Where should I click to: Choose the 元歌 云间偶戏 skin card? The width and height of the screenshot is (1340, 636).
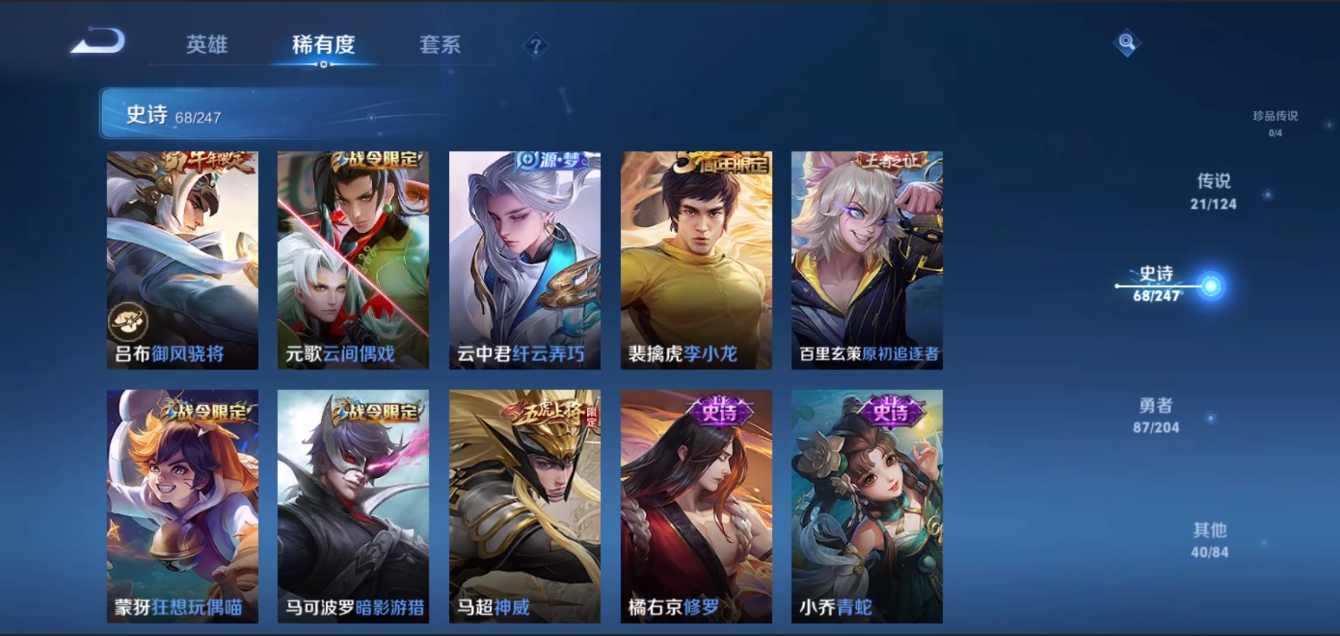[353, 260]
